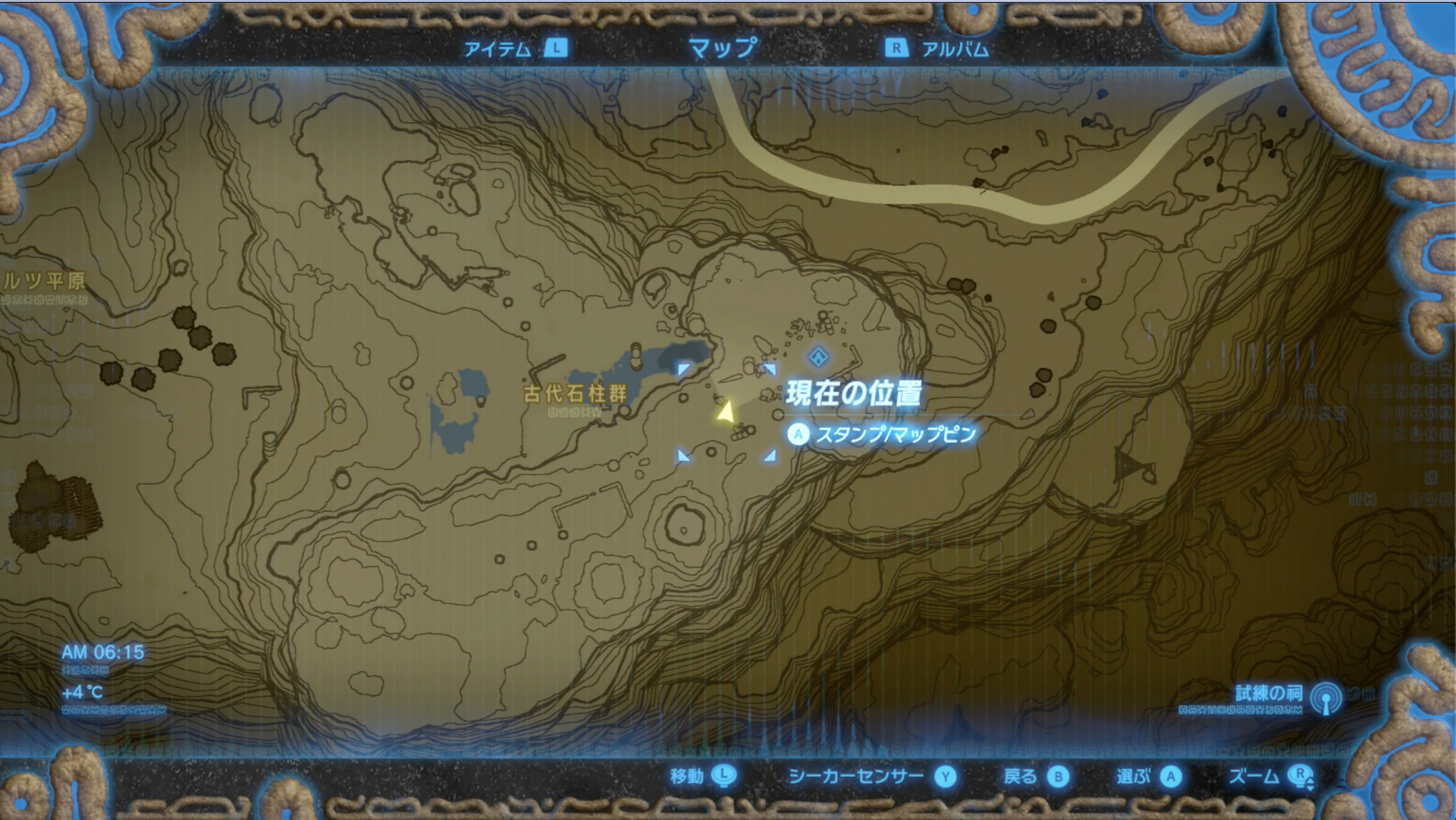This screenshot has width=1456, height=820.
Task: Open the アルバム tab
Action: point(954,49)
